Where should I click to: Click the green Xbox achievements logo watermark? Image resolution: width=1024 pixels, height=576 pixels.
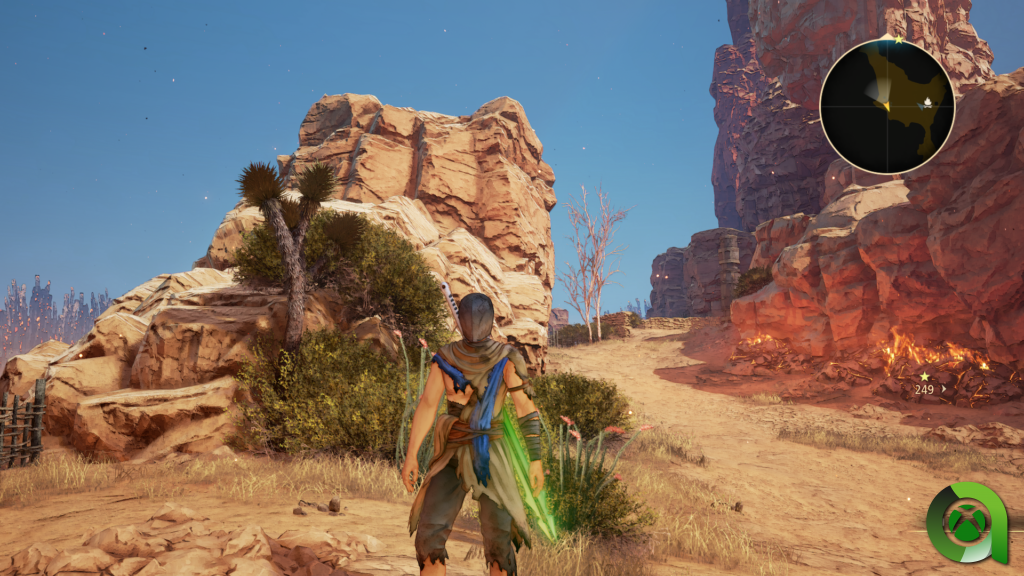click(966, 522)
